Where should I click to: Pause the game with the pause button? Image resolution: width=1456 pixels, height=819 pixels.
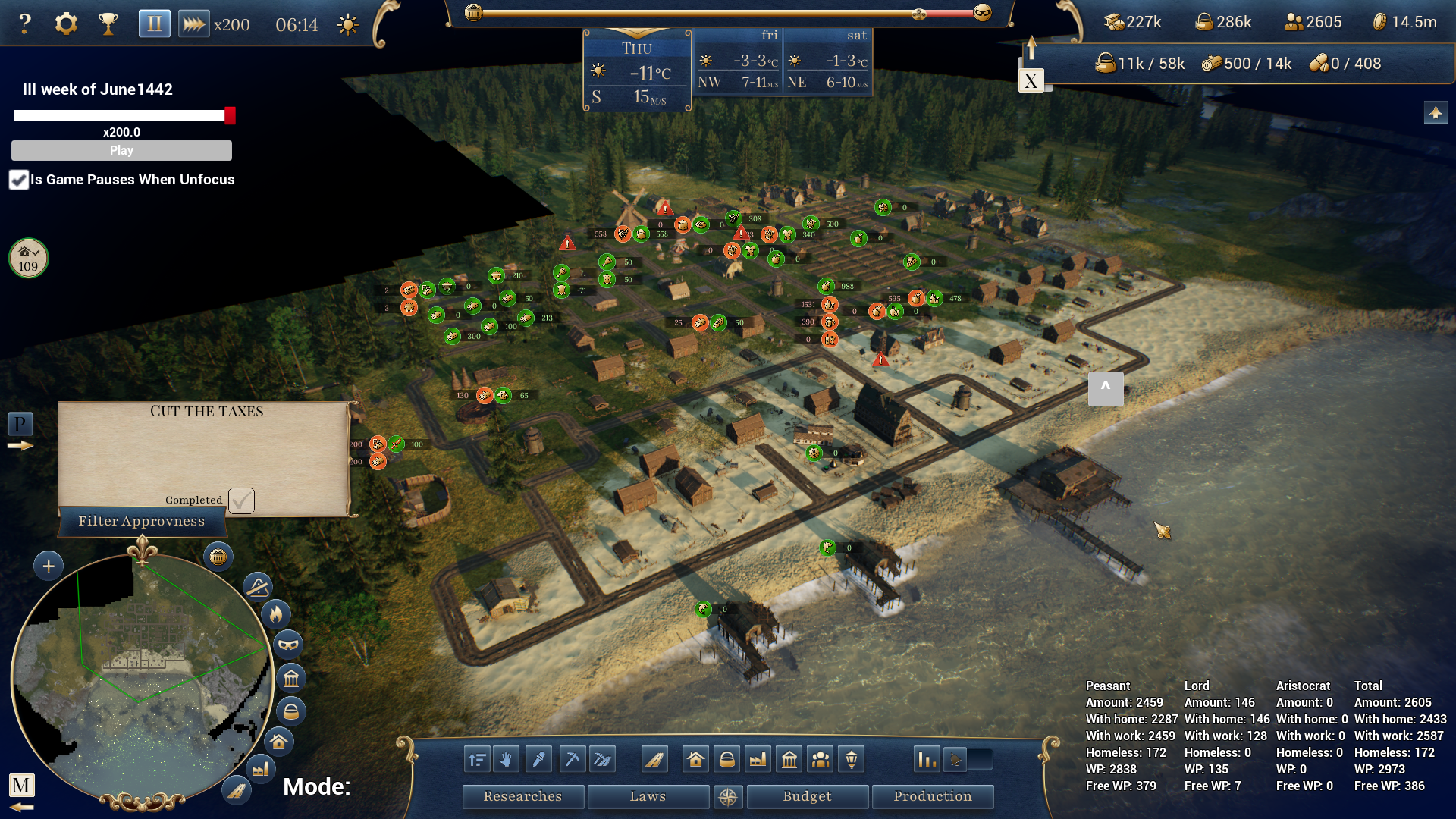tap(154, 24)
